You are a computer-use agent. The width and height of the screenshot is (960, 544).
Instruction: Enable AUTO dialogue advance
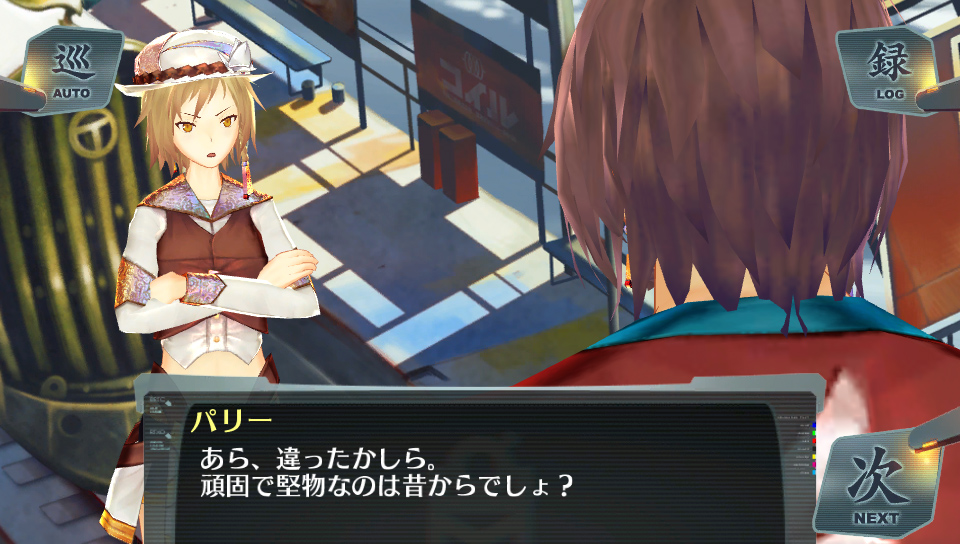(72, 71)
